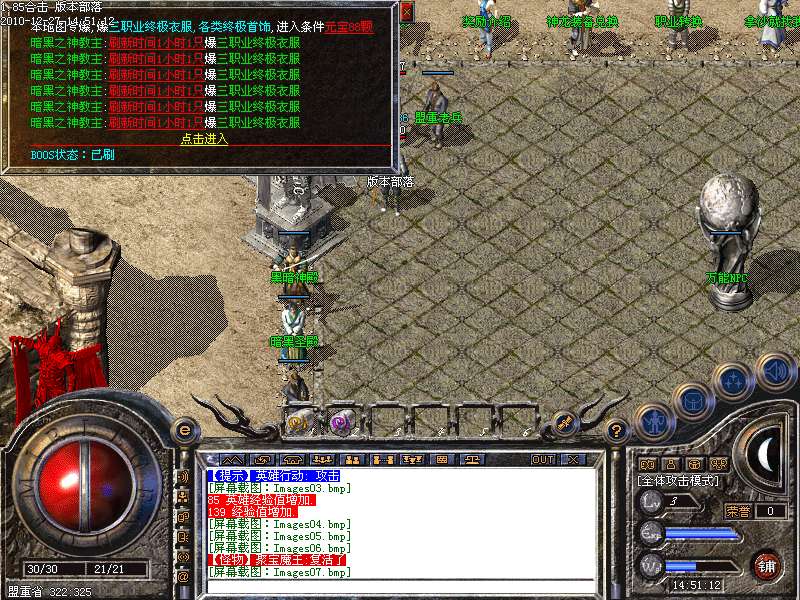Click the OUT button above the chat
Image resolution: width=800 pixels, height=600 pixels.
(543, 460)
